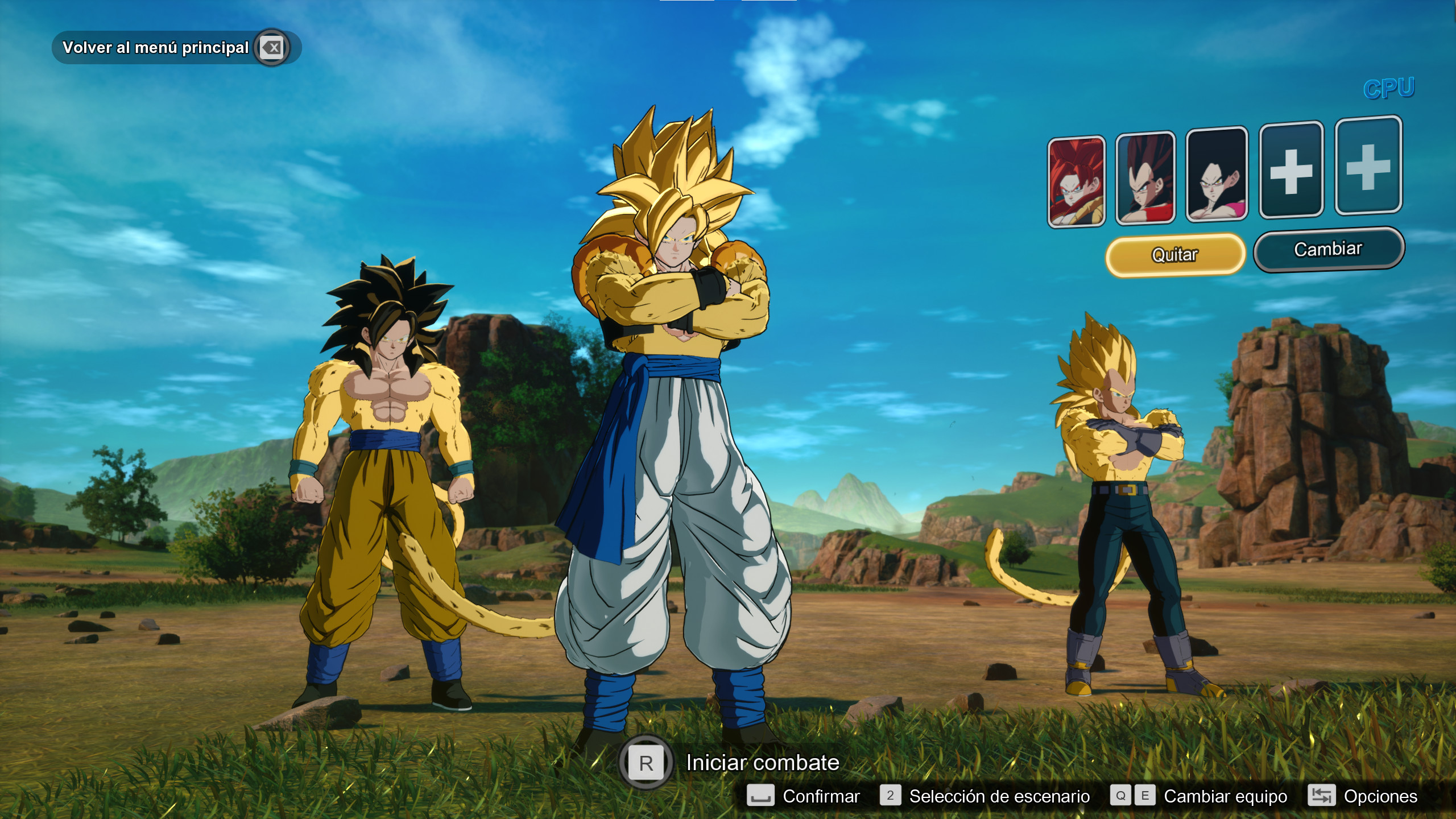Click the CPU label above the team slots

point(1389,87)
